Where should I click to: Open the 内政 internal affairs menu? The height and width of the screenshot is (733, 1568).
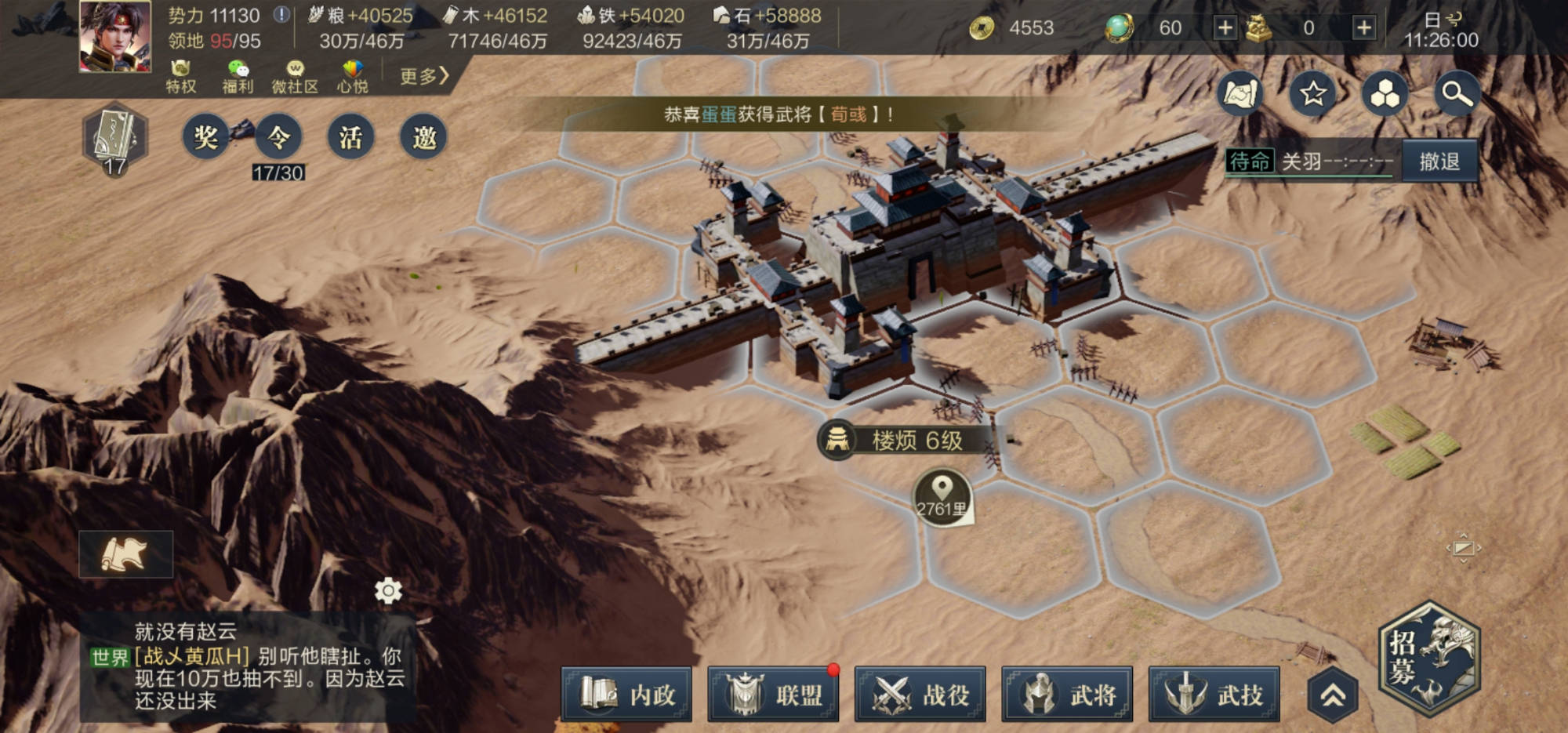(x=626, y=695)
